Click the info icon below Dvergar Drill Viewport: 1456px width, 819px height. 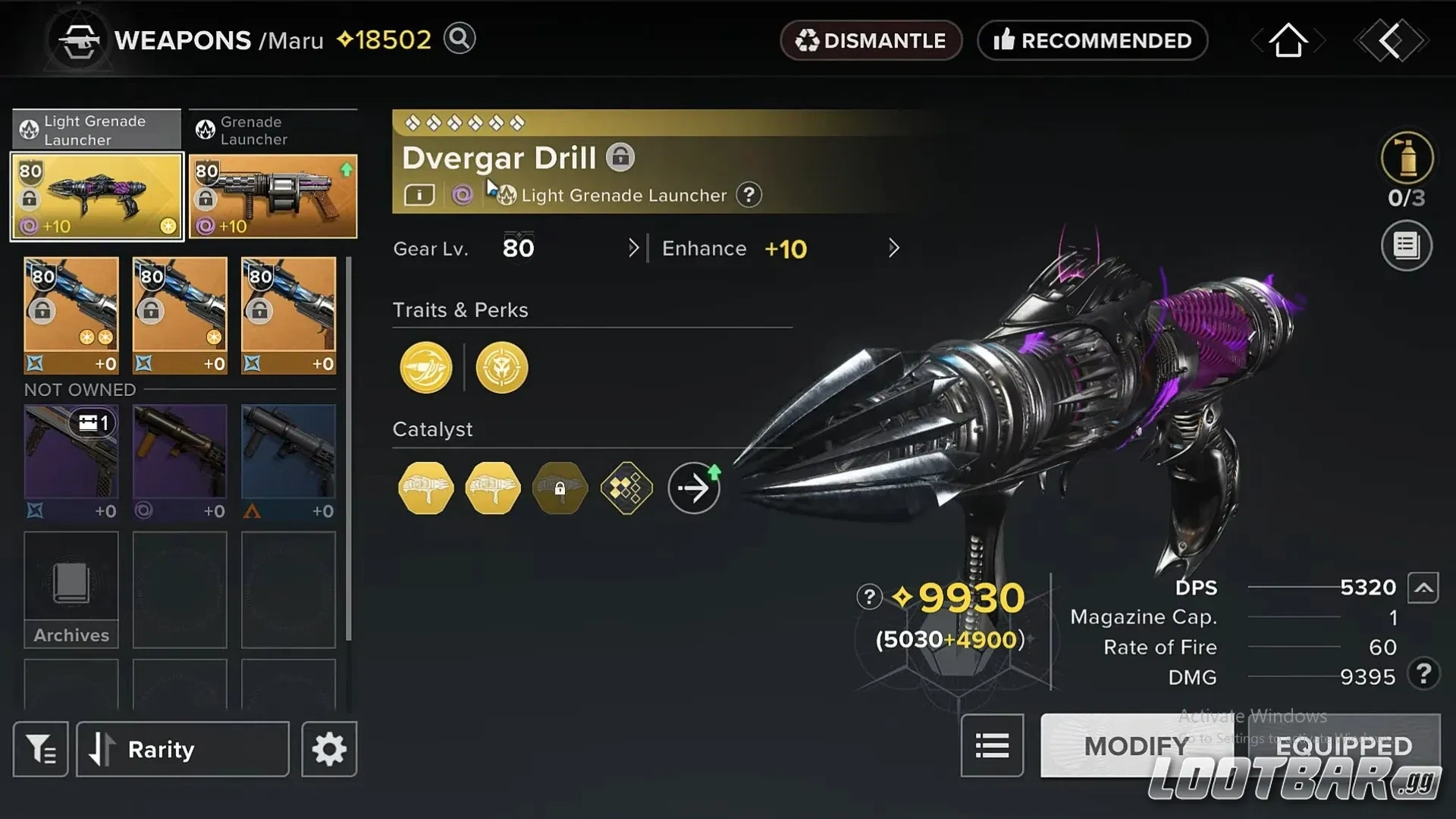coord(419,195)
